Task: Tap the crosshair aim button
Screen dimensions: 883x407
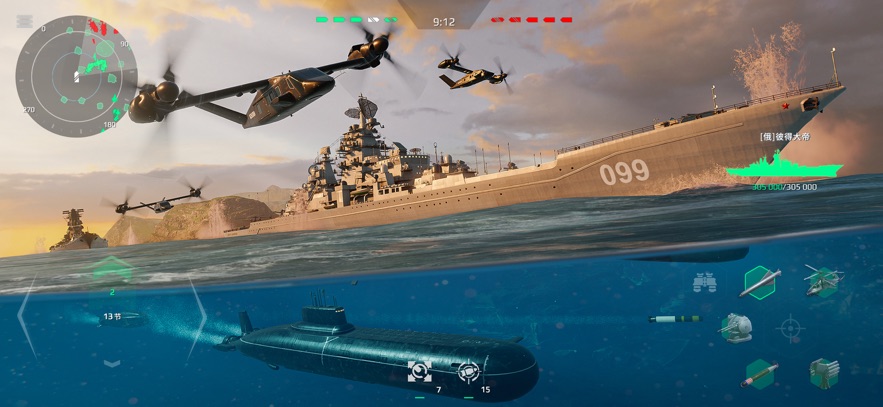Action: point(790,327)
